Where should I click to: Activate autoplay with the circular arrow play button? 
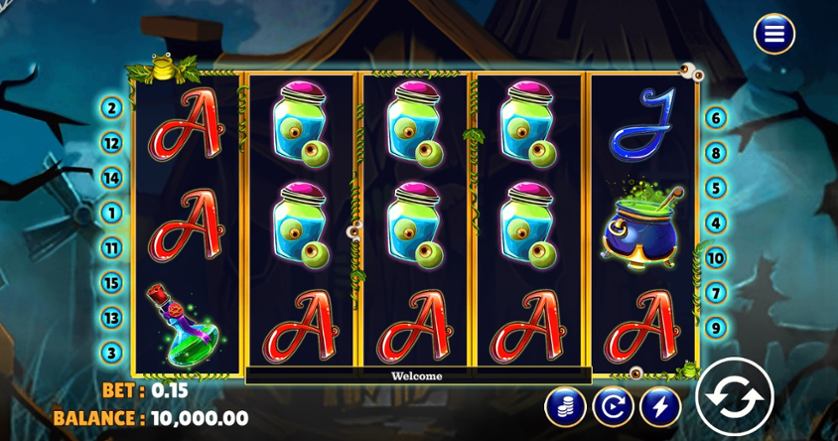(x=612, y=406)
